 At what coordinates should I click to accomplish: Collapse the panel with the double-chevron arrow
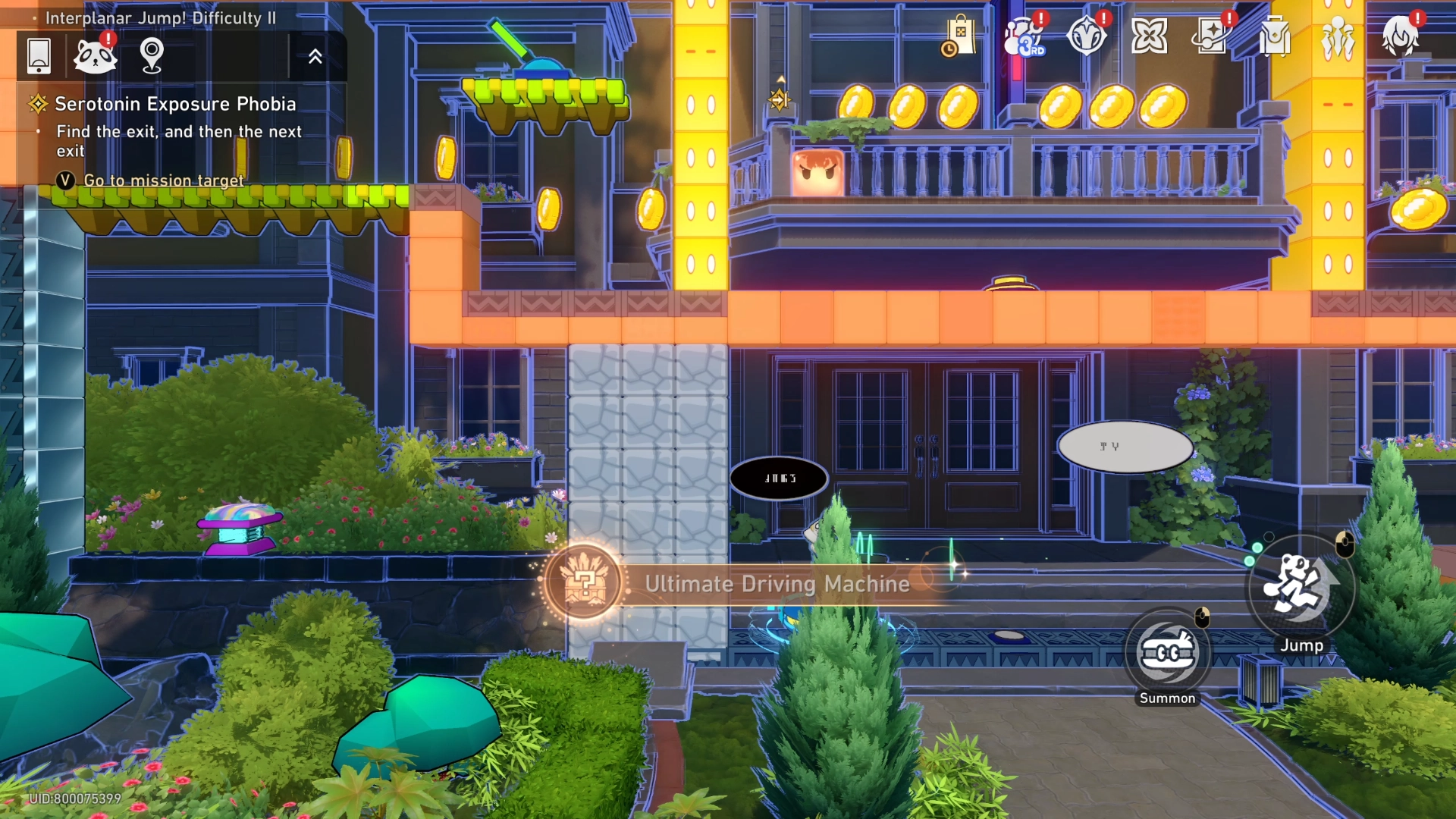coord(315,56)
